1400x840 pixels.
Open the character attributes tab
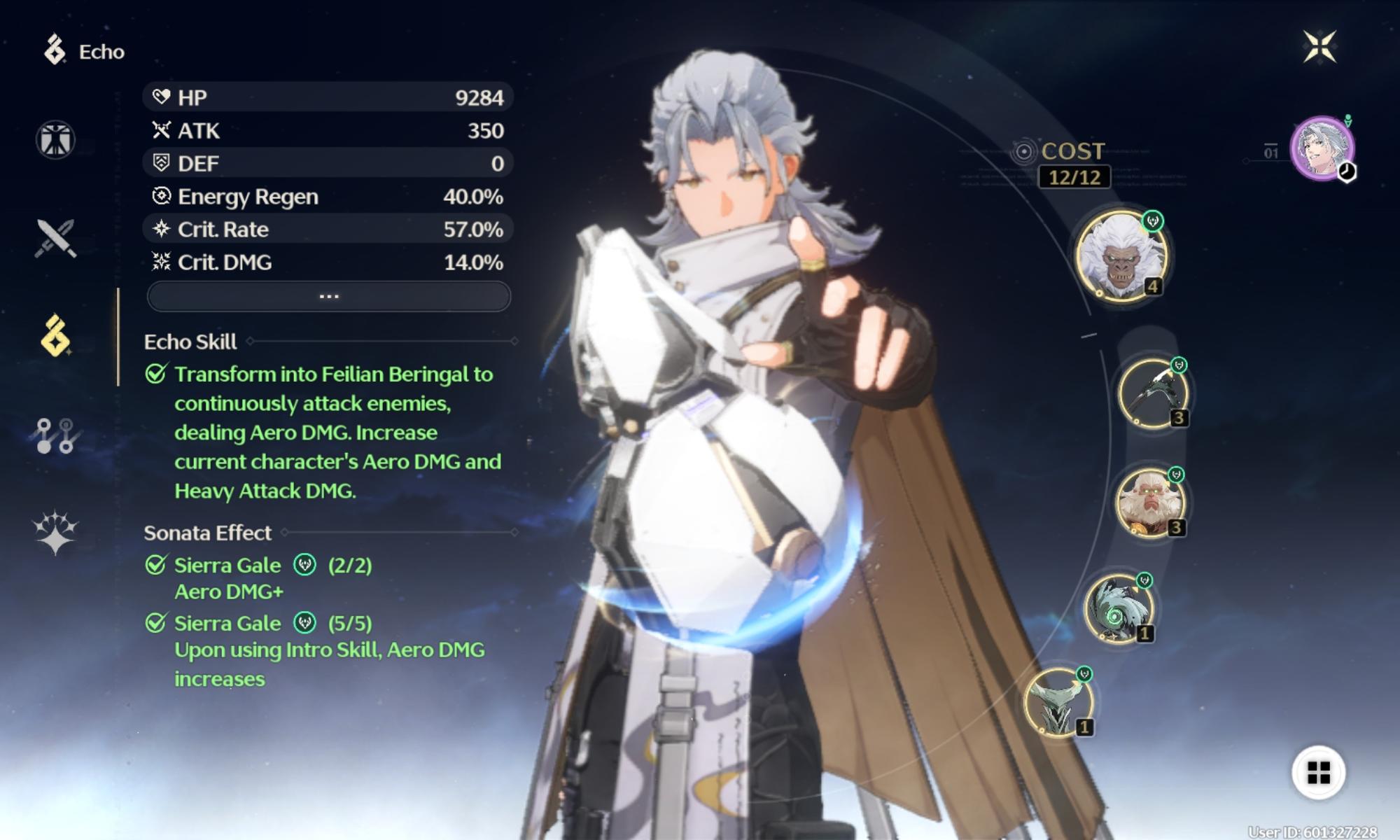55,139
